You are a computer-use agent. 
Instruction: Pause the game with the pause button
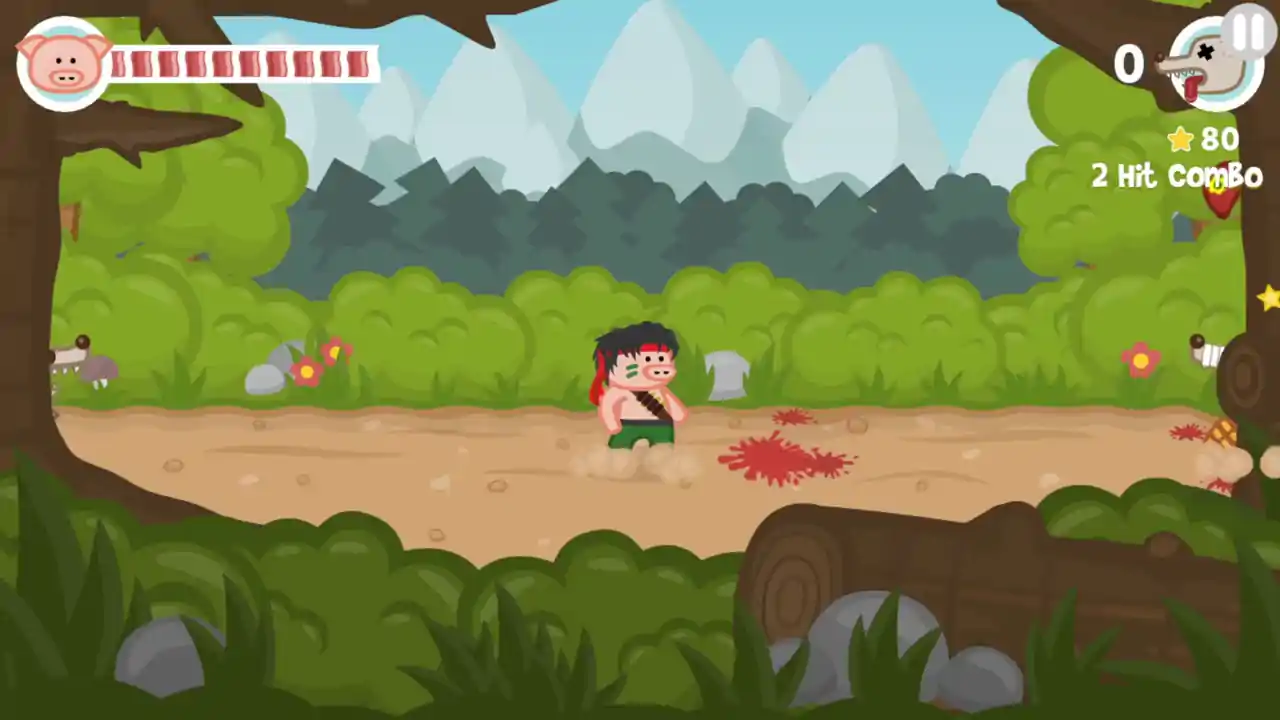click(x=1247, y=33)
